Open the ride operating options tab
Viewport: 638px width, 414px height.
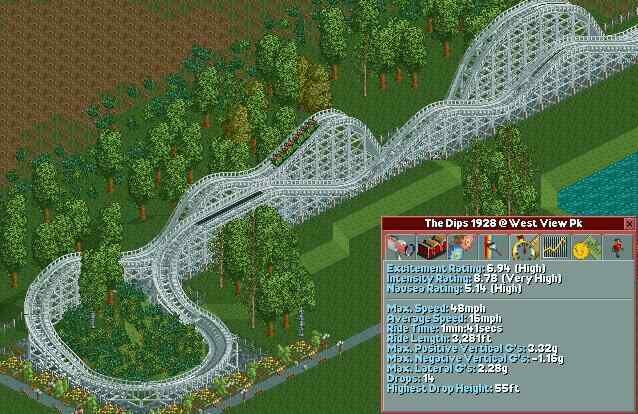[x=458, y=246]
